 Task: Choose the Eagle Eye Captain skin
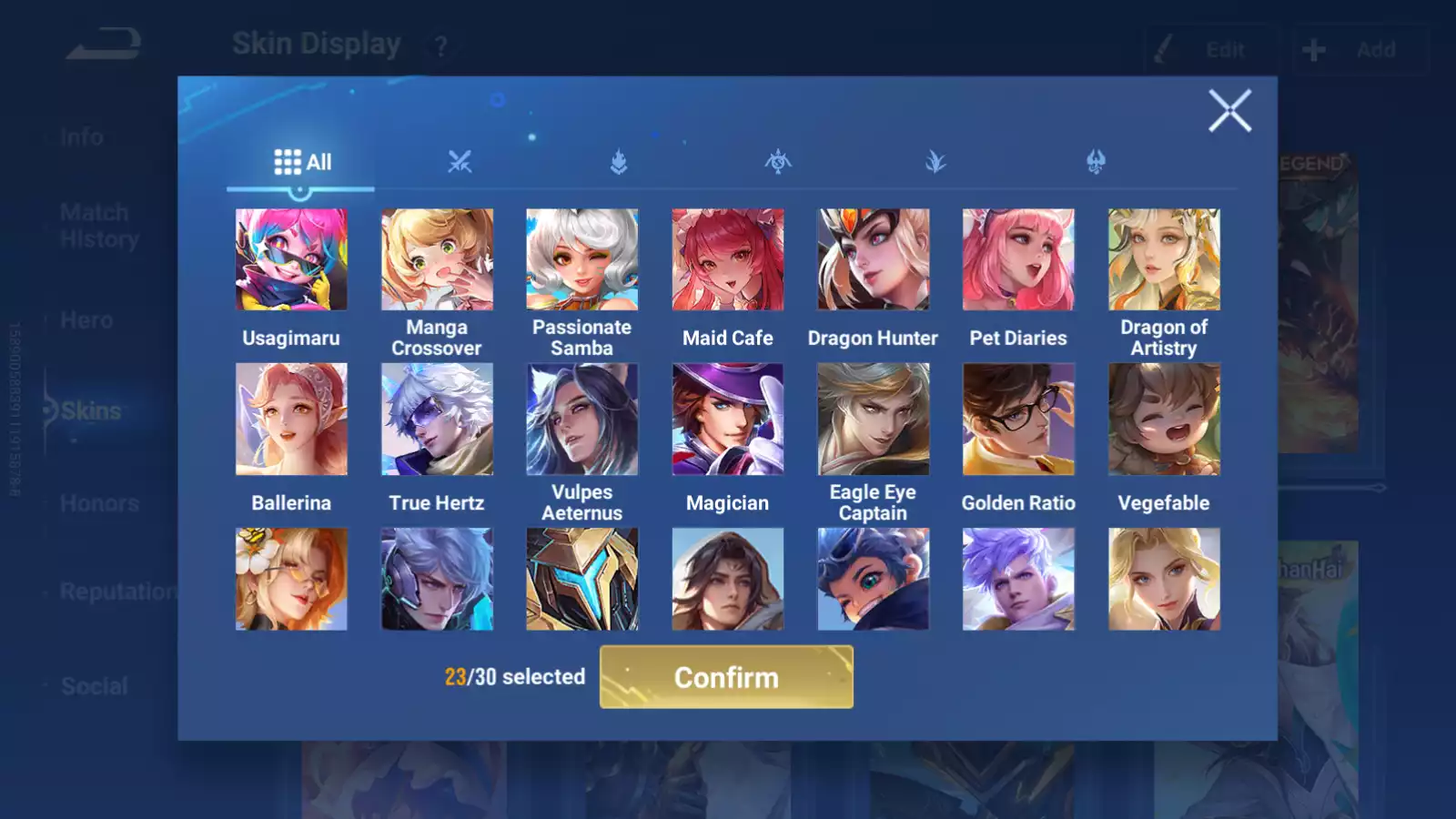click(x=873, y=420)
